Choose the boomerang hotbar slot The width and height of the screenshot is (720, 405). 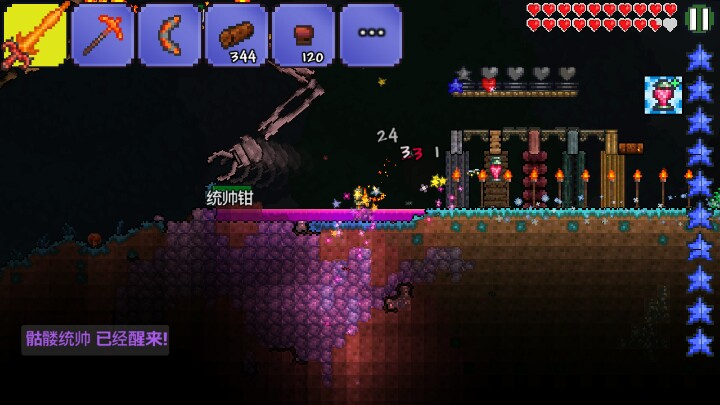coord(169,35)
